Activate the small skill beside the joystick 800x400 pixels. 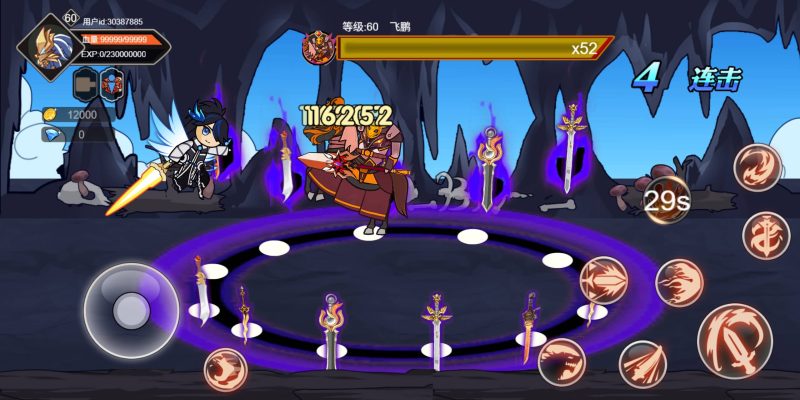click(225, 369)
